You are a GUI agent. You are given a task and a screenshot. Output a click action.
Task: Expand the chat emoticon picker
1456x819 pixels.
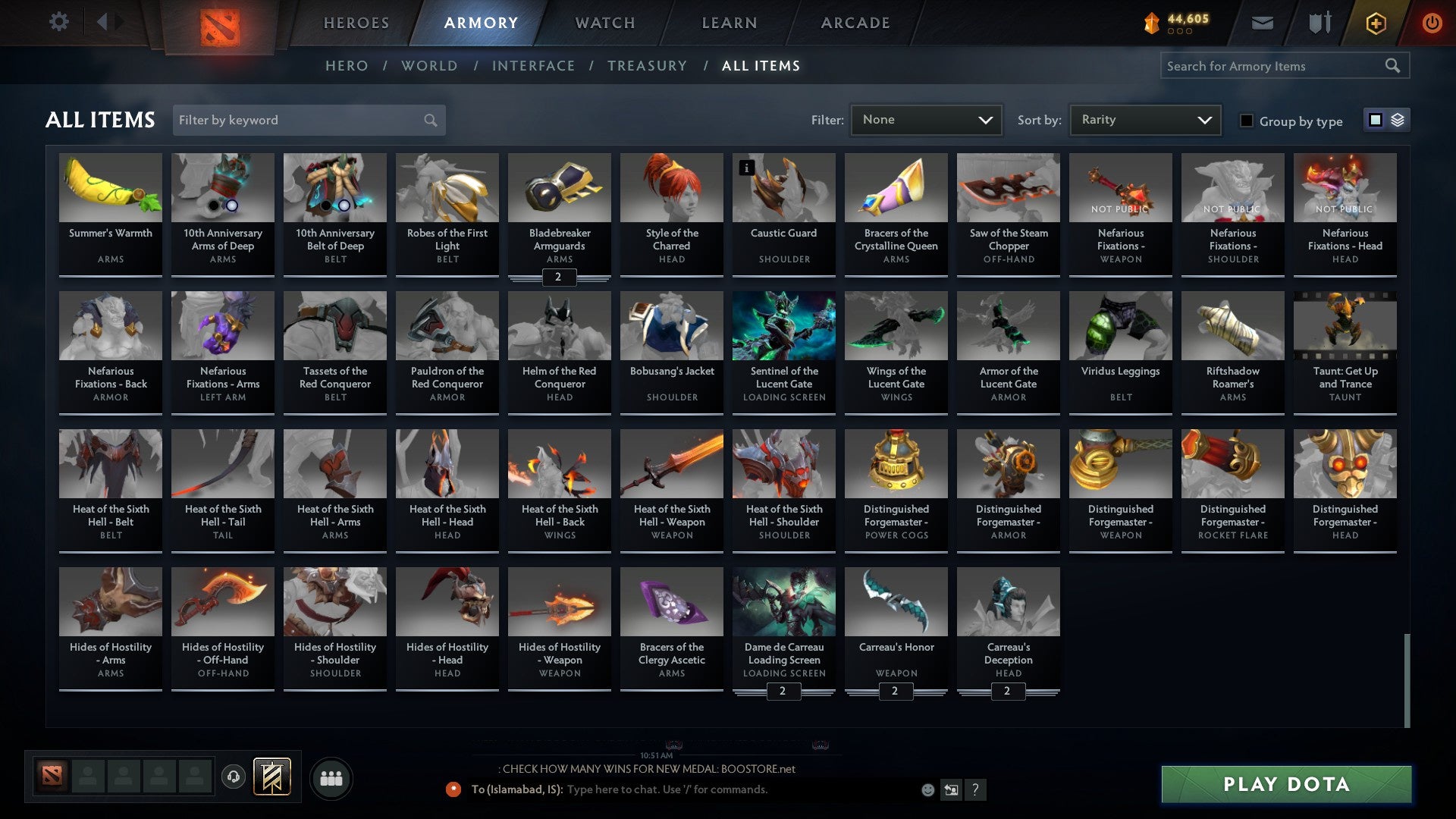[927, 789]
